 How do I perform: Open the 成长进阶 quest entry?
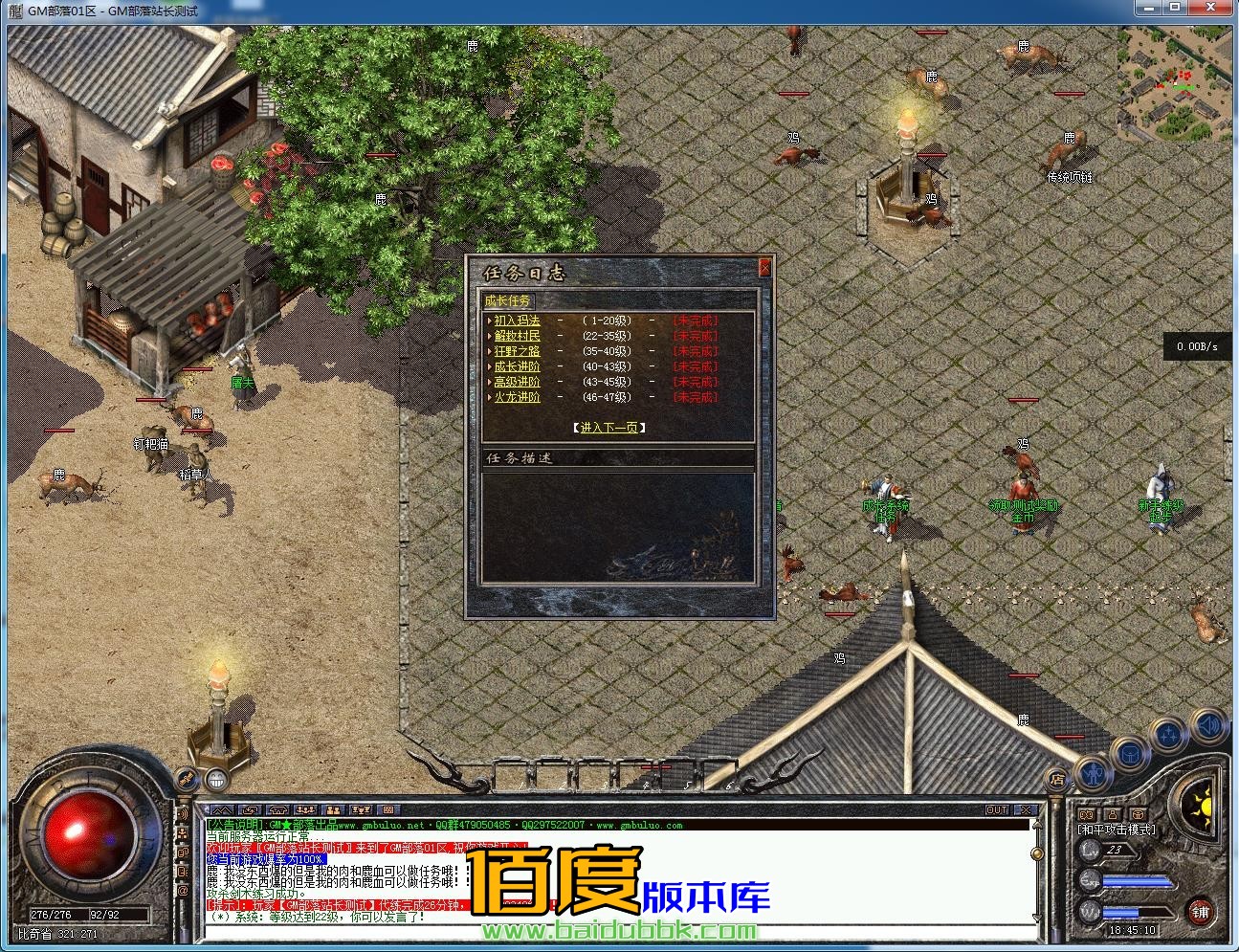[517, 366]
